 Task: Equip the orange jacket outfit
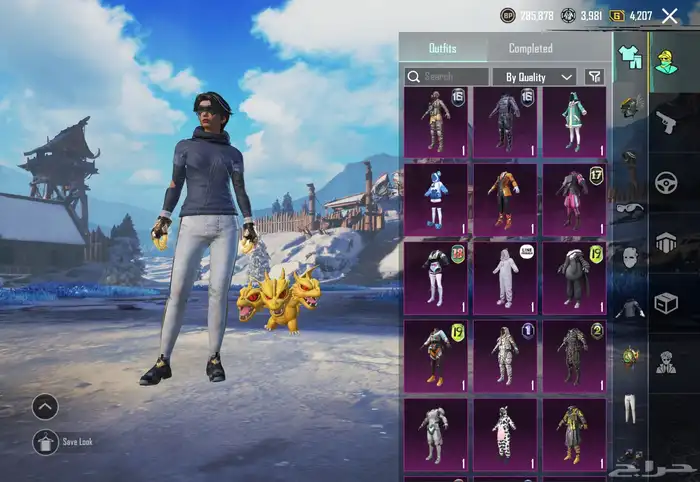click(x=504, y=198)
